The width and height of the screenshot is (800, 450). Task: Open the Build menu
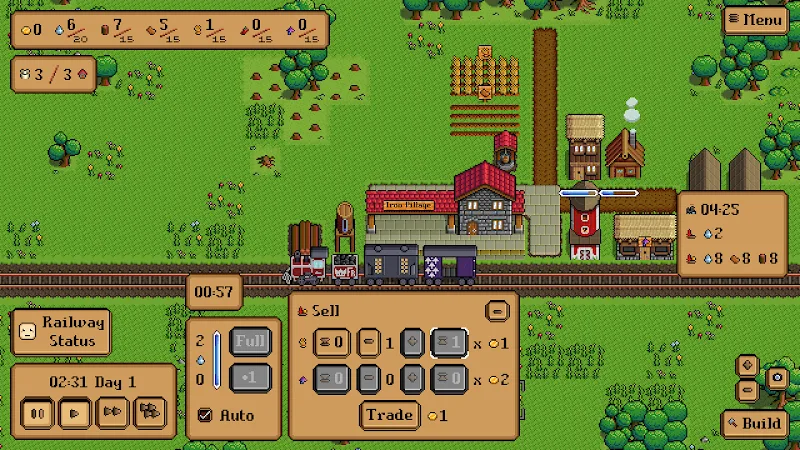click(755, 423)
